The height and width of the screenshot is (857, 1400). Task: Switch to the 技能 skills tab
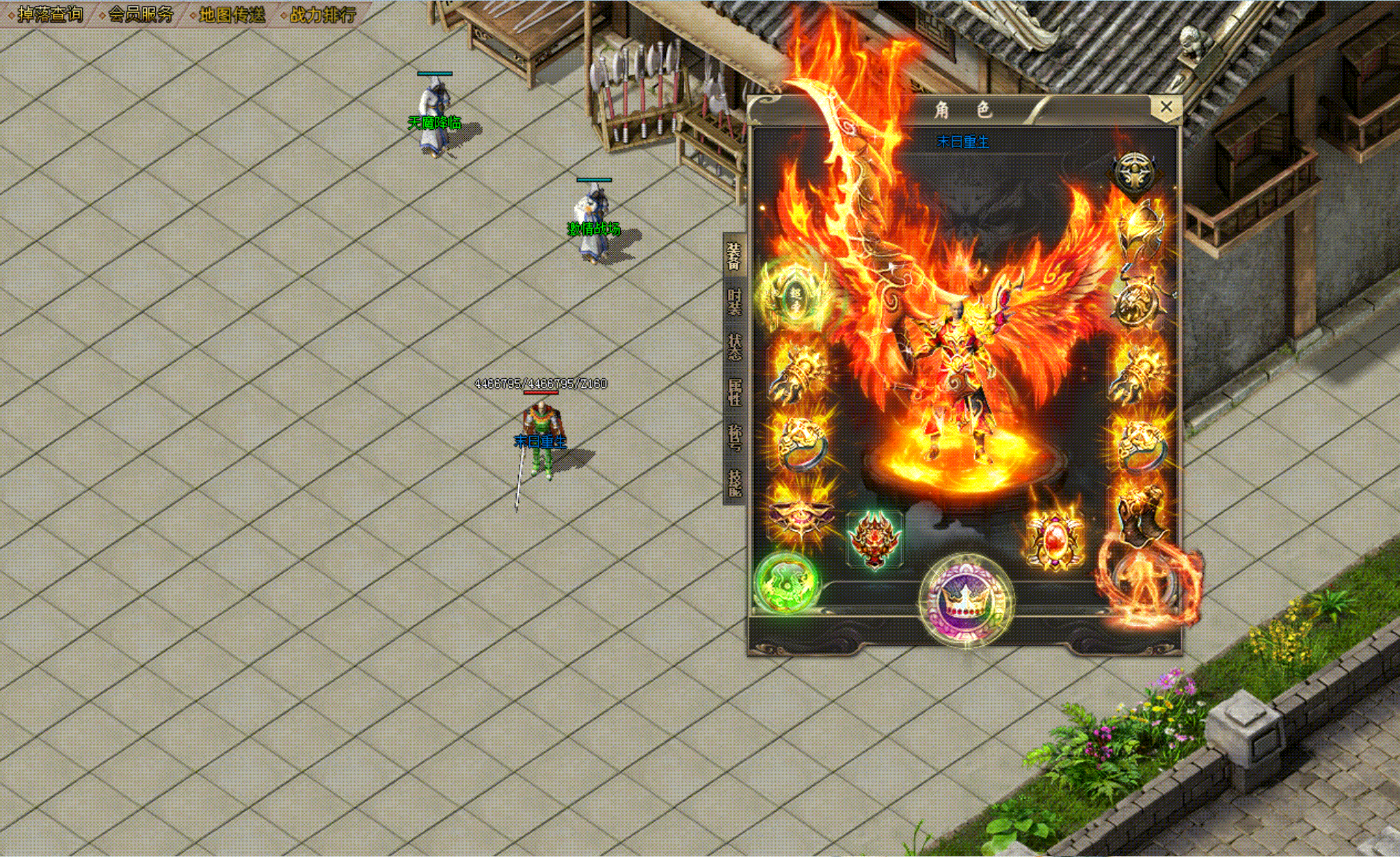pyautogui.click(x=734, y=482)
